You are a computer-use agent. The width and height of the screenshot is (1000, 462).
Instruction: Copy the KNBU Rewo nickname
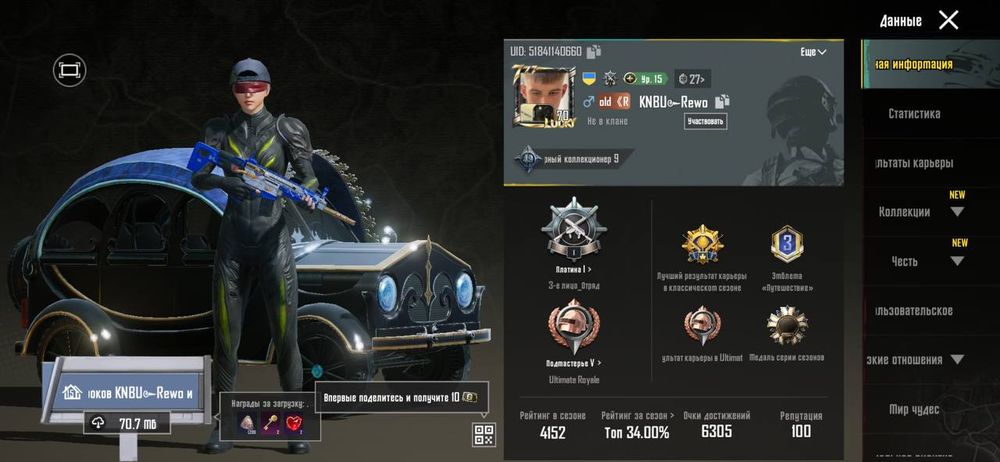722,101
